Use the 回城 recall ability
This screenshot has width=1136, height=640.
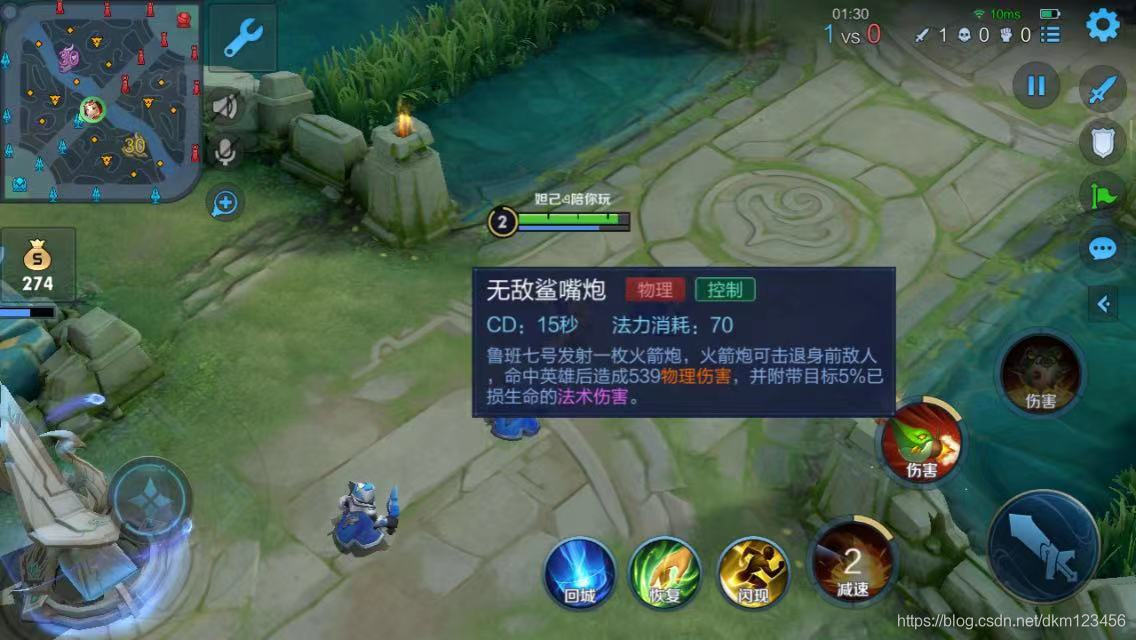click(580, 572)
